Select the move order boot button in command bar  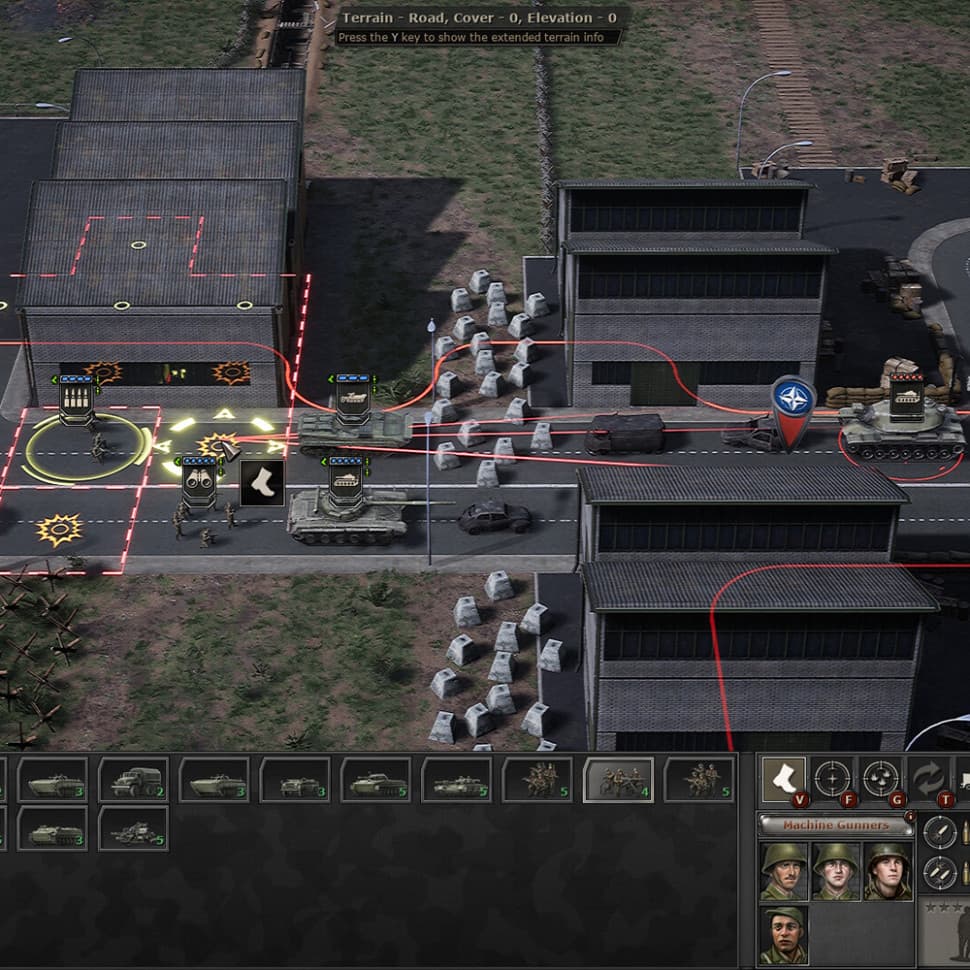[783, 778]
